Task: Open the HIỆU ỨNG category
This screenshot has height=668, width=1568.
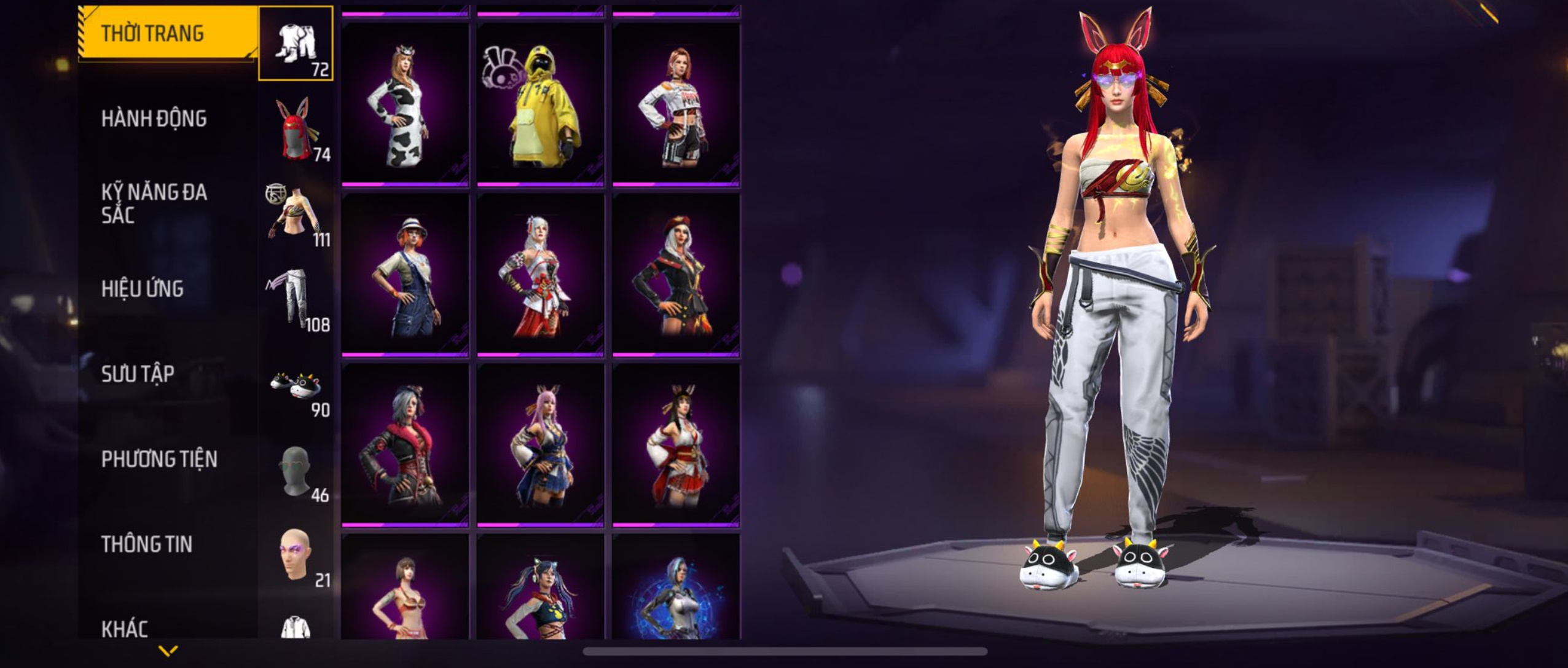Action: (x=143, y=289)
